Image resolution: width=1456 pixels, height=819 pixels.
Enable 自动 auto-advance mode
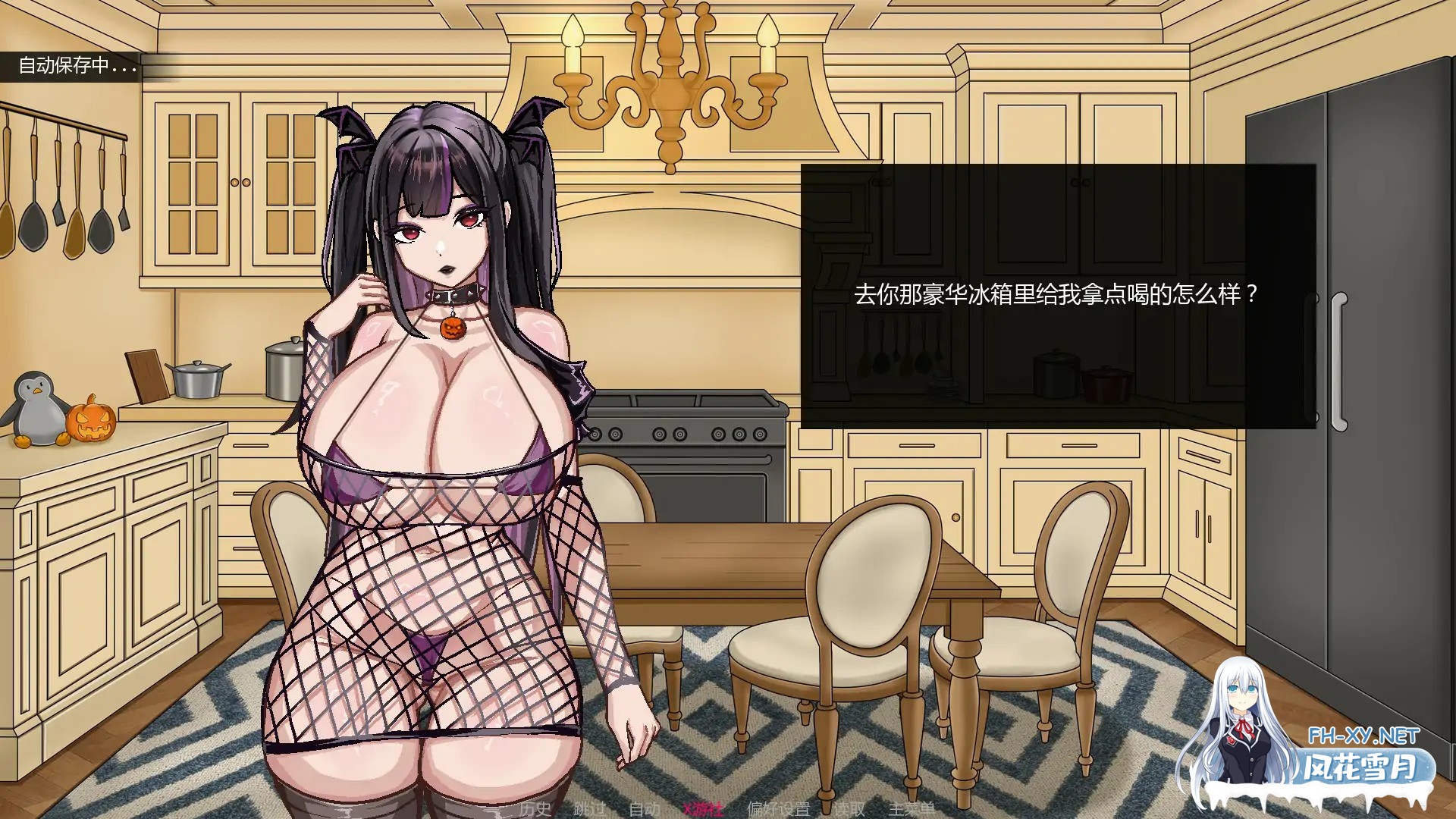pyautogui.click(x=645, y=809)
